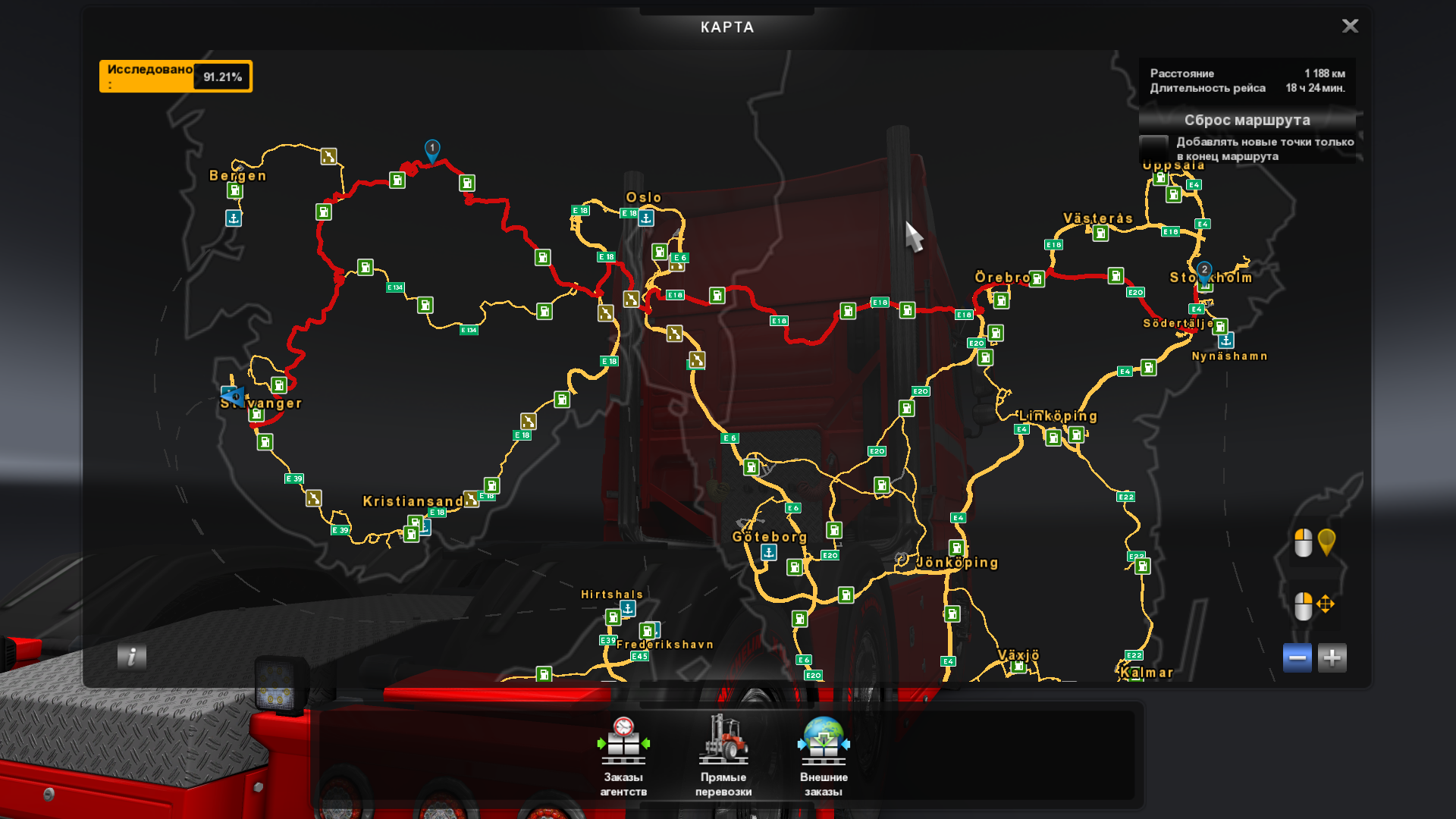Open Внешние заказы external contracts
1456x819 pixels.
(x=824, y=755)
